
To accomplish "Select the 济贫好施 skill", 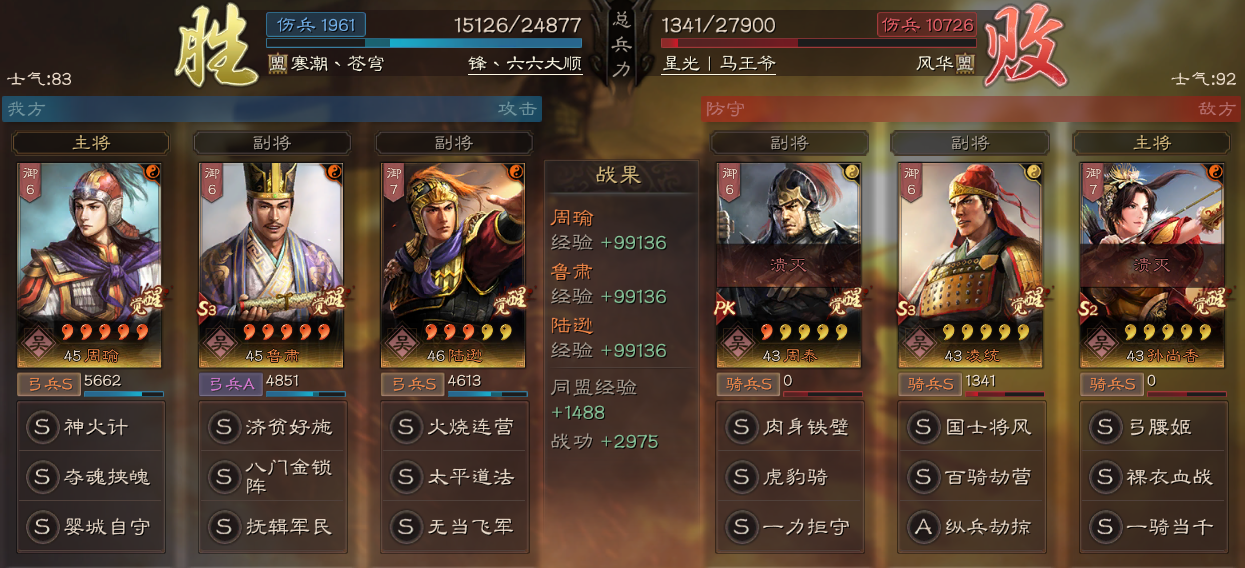I will (x=272, y=427).
